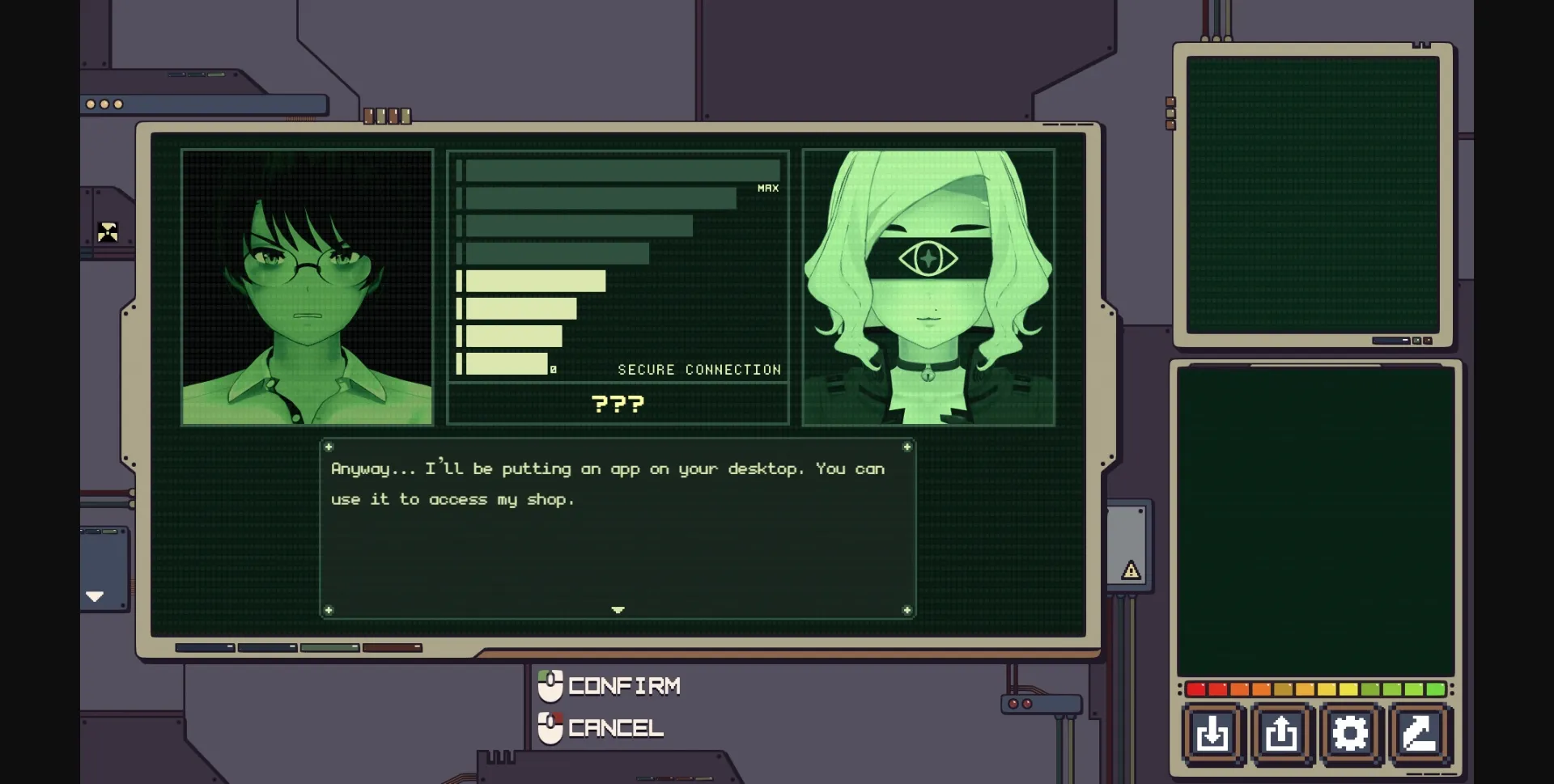Screen dimensions: 1554x784
Task: Toggle the green status strip
Action: 329,647
